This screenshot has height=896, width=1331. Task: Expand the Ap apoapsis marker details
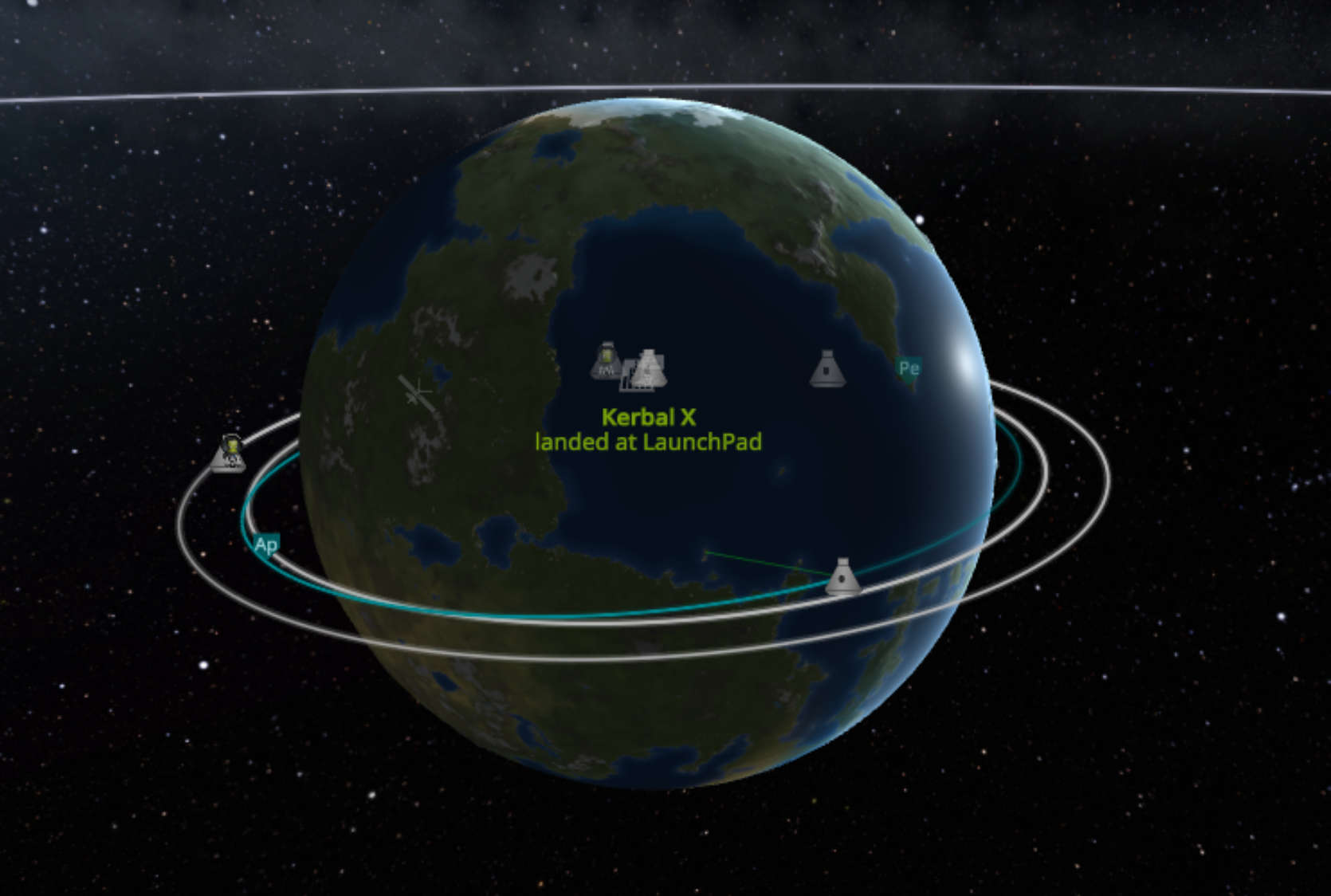pos(265,545)
